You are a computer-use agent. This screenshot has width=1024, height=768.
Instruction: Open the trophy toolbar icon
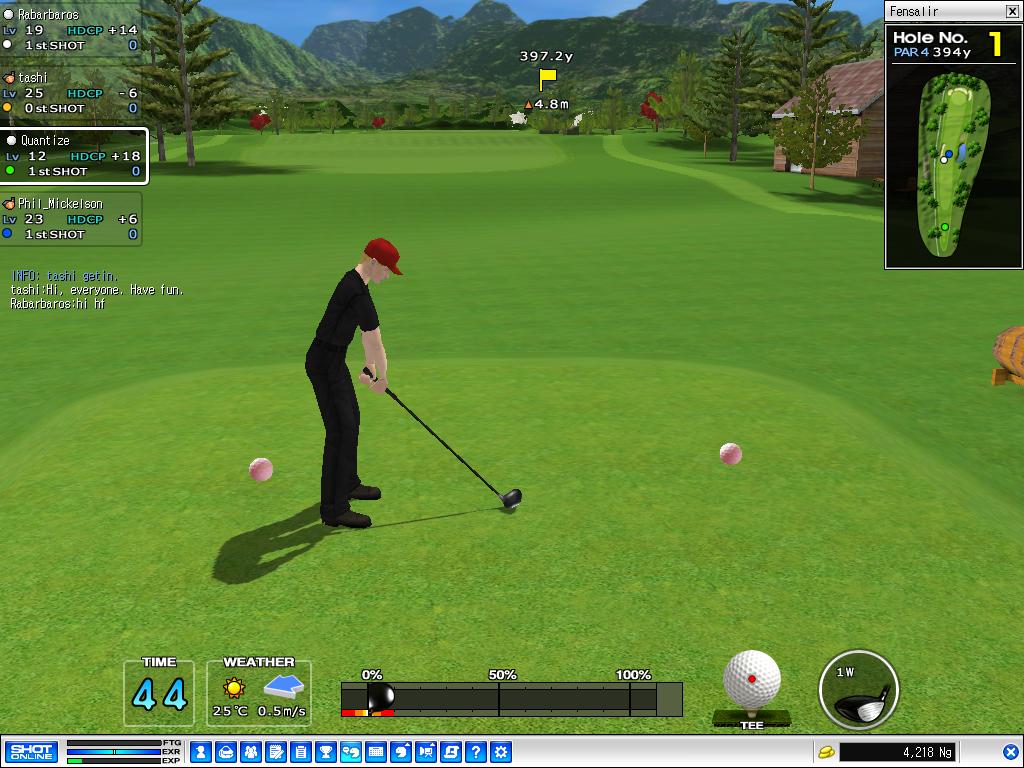pyautogui.click(x=325, y=751)
